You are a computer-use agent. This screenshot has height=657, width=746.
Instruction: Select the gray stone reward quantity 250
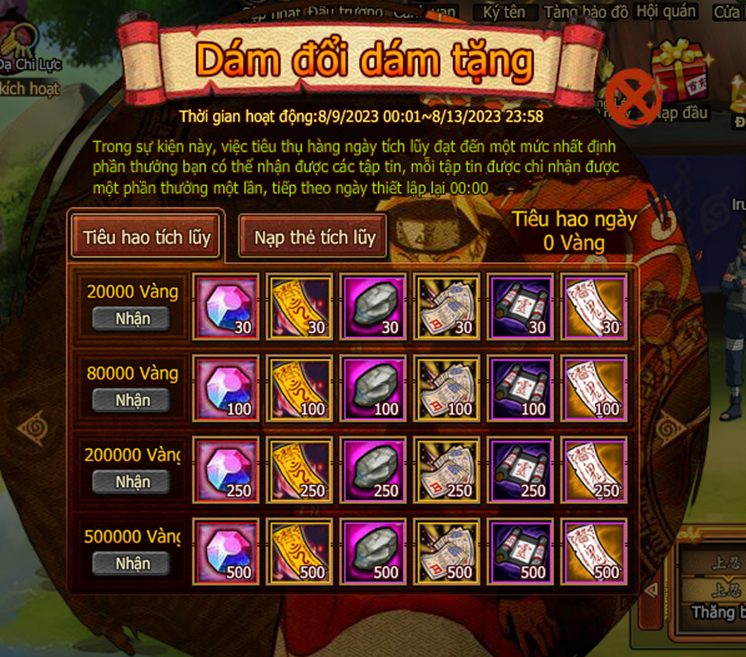pos(374,469)
